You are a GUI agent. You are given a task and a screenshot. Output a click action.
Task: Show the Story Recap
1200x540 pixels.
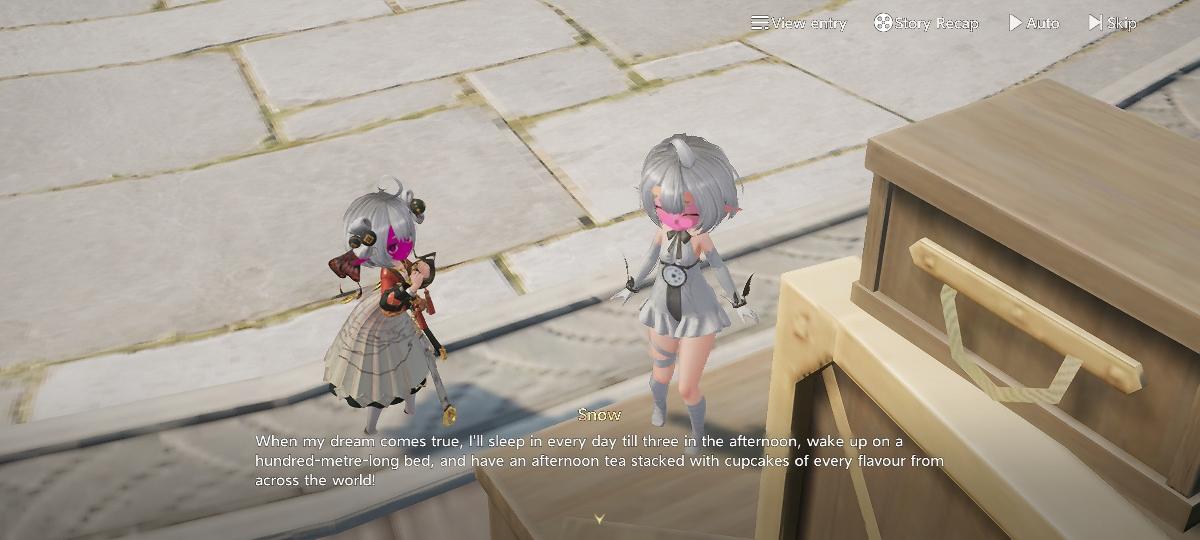(x=926, y=23)
